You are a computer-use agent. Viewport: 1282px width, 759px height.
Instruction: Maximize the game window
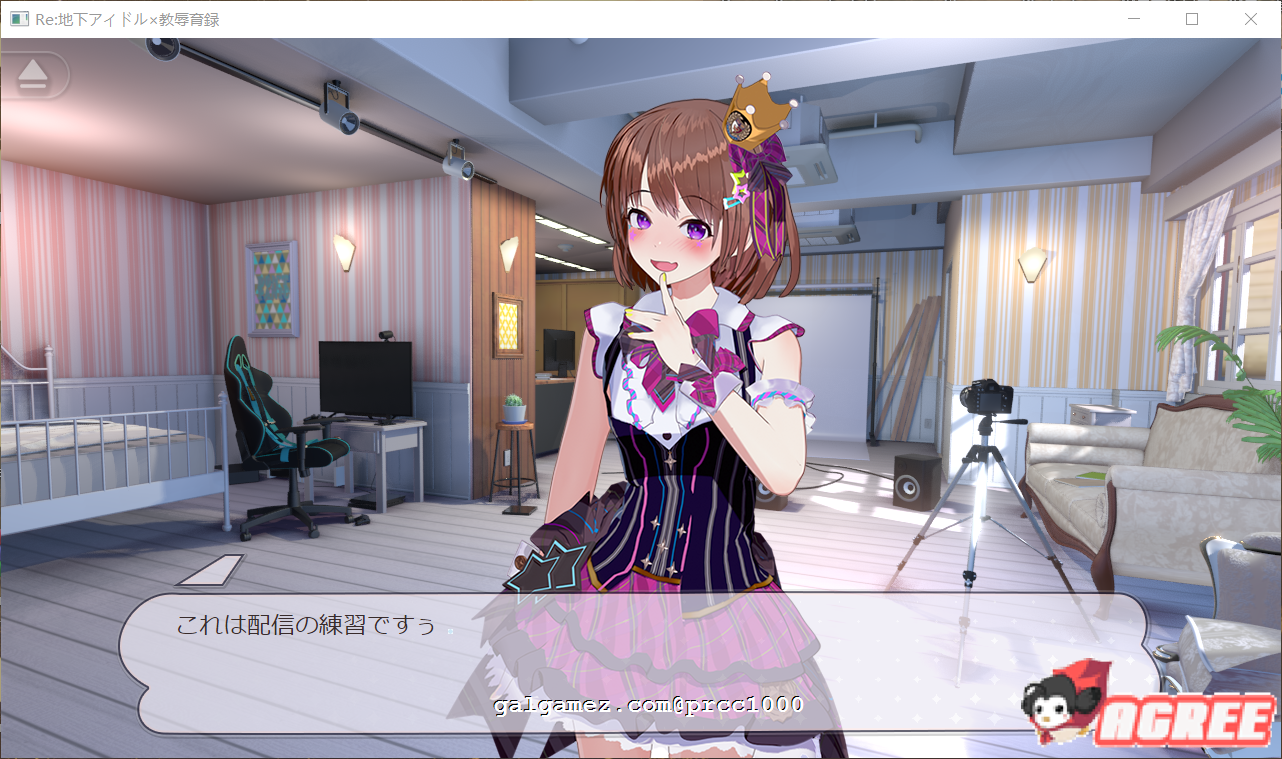1192,19
